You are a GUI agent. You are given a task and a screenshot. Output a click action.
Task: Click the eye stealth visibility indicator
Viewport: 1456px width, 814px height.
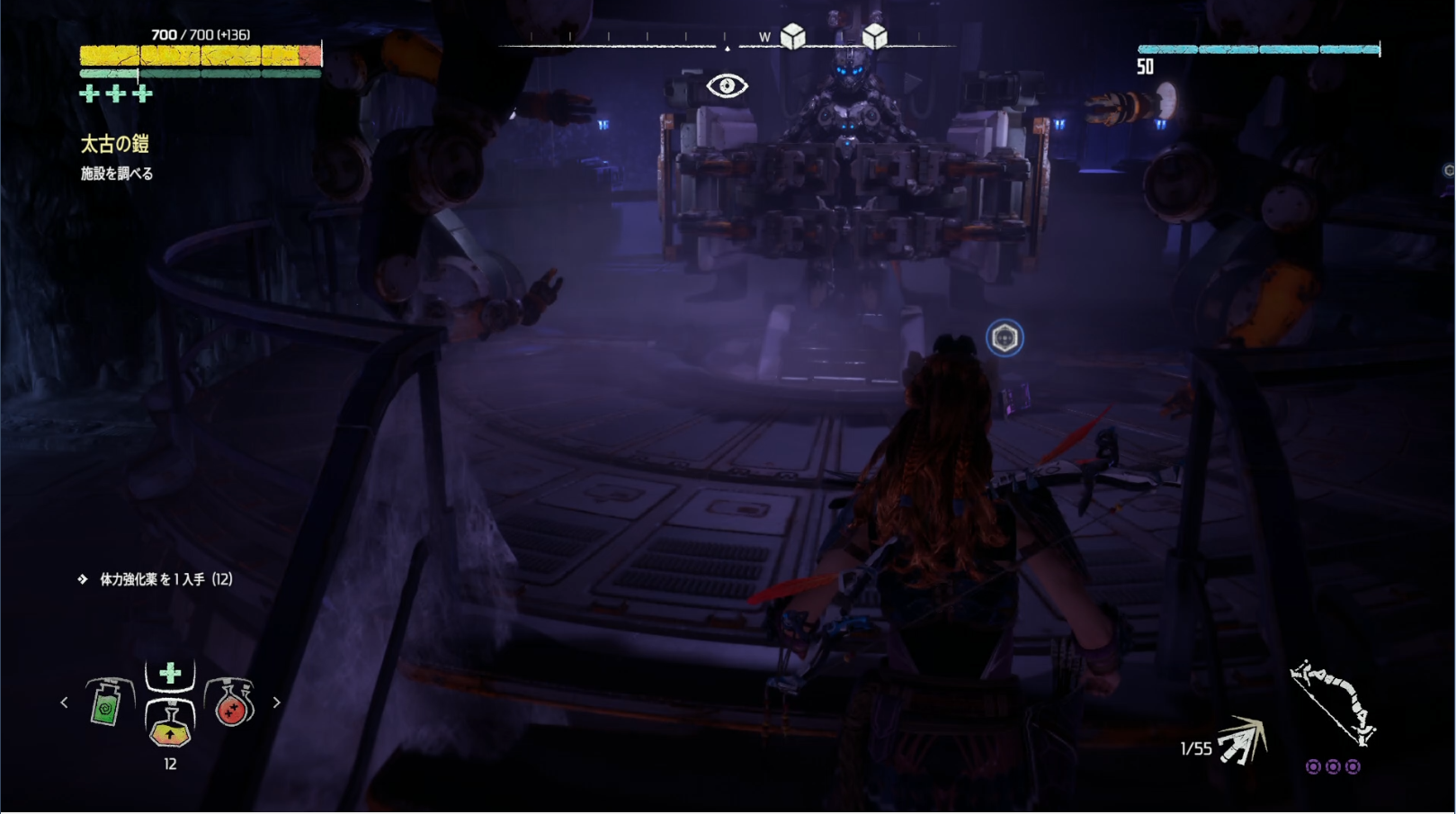tap(727, 86)
